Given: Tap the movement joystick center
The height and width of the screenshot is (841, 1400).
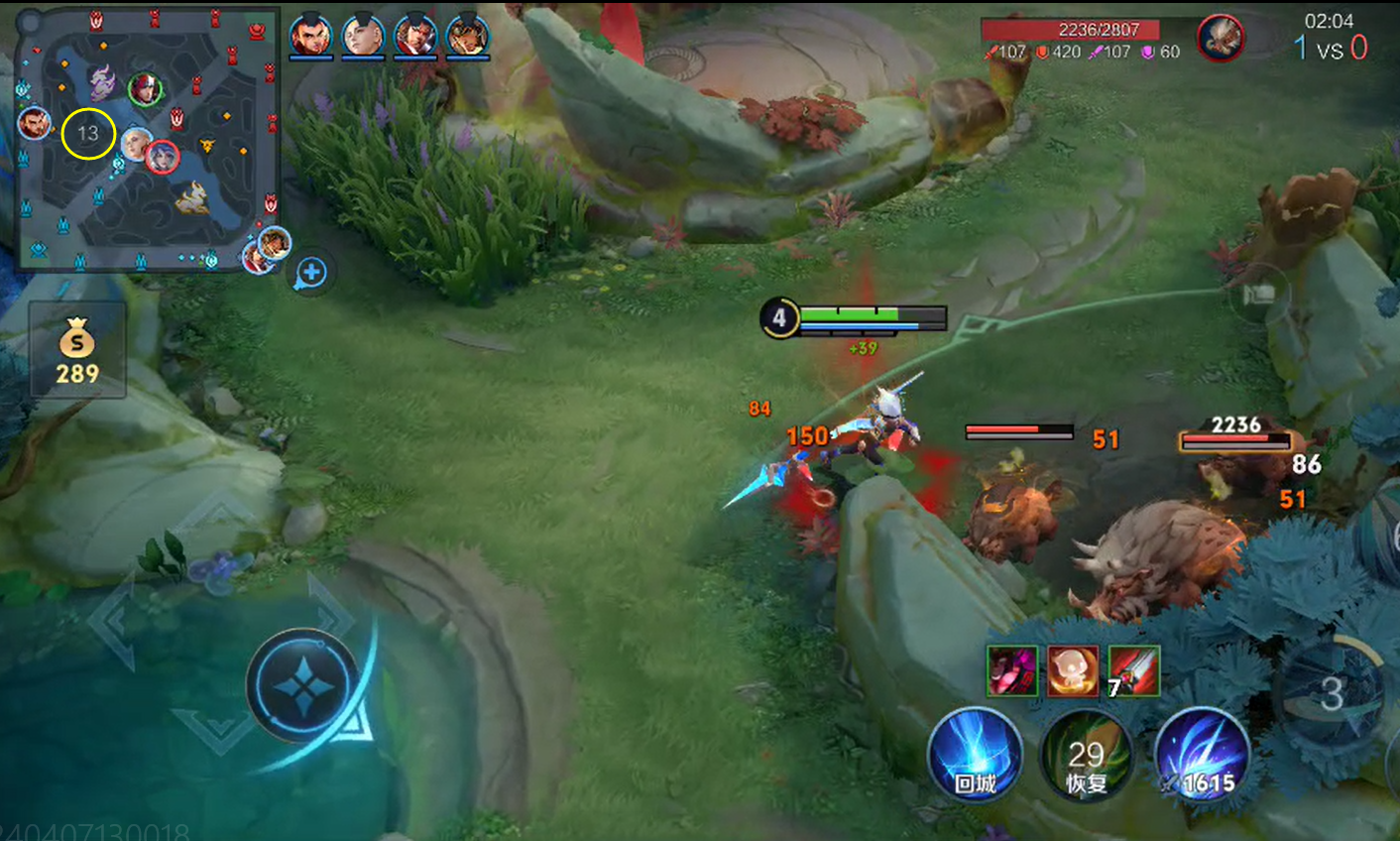Looking at the screenshot, I should point(302,686).
